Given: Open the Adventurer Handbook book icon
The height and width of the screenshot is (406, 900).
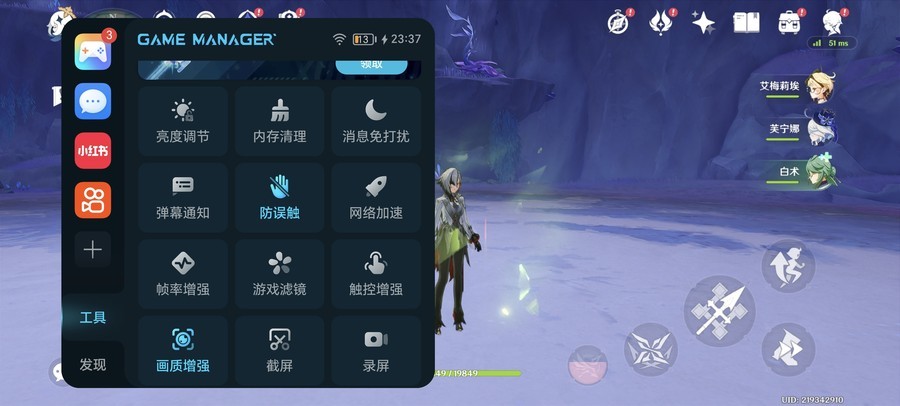Looking at the screenshot, I should pyautogui.click(x=746, y=22).
